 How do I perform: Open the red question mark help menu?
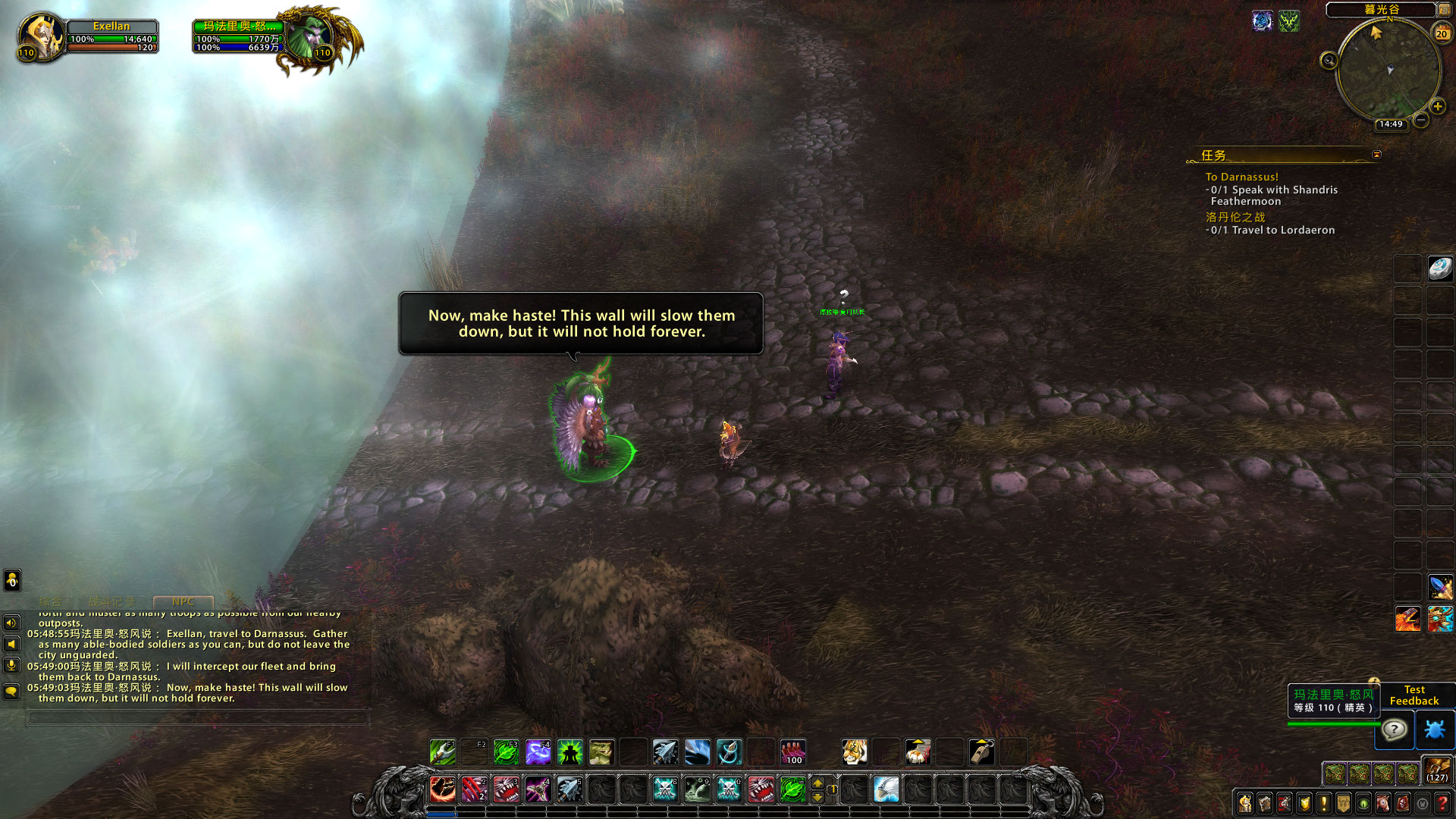coord(1442,803)
